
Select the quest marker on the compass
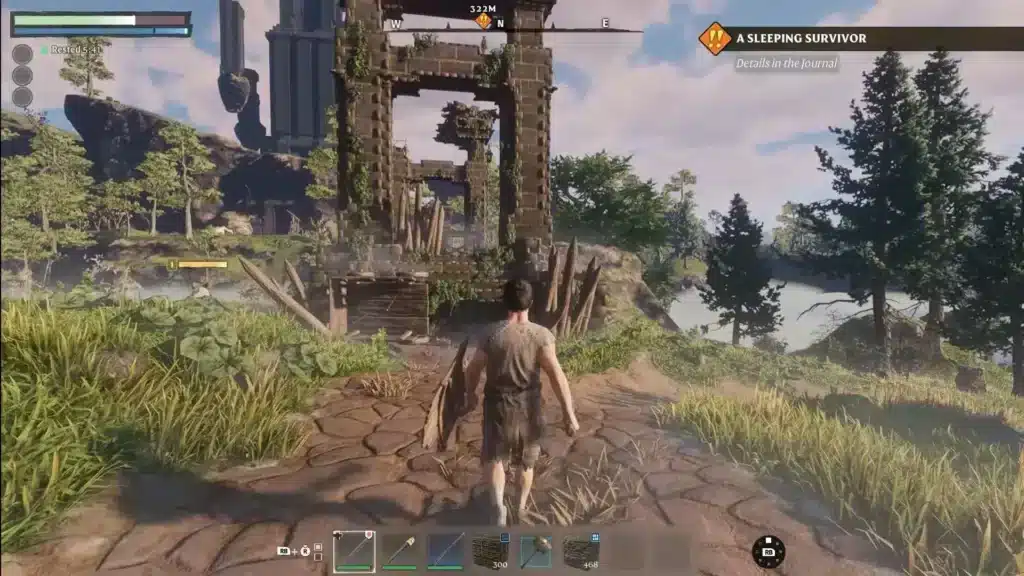[x=483, y=21]
